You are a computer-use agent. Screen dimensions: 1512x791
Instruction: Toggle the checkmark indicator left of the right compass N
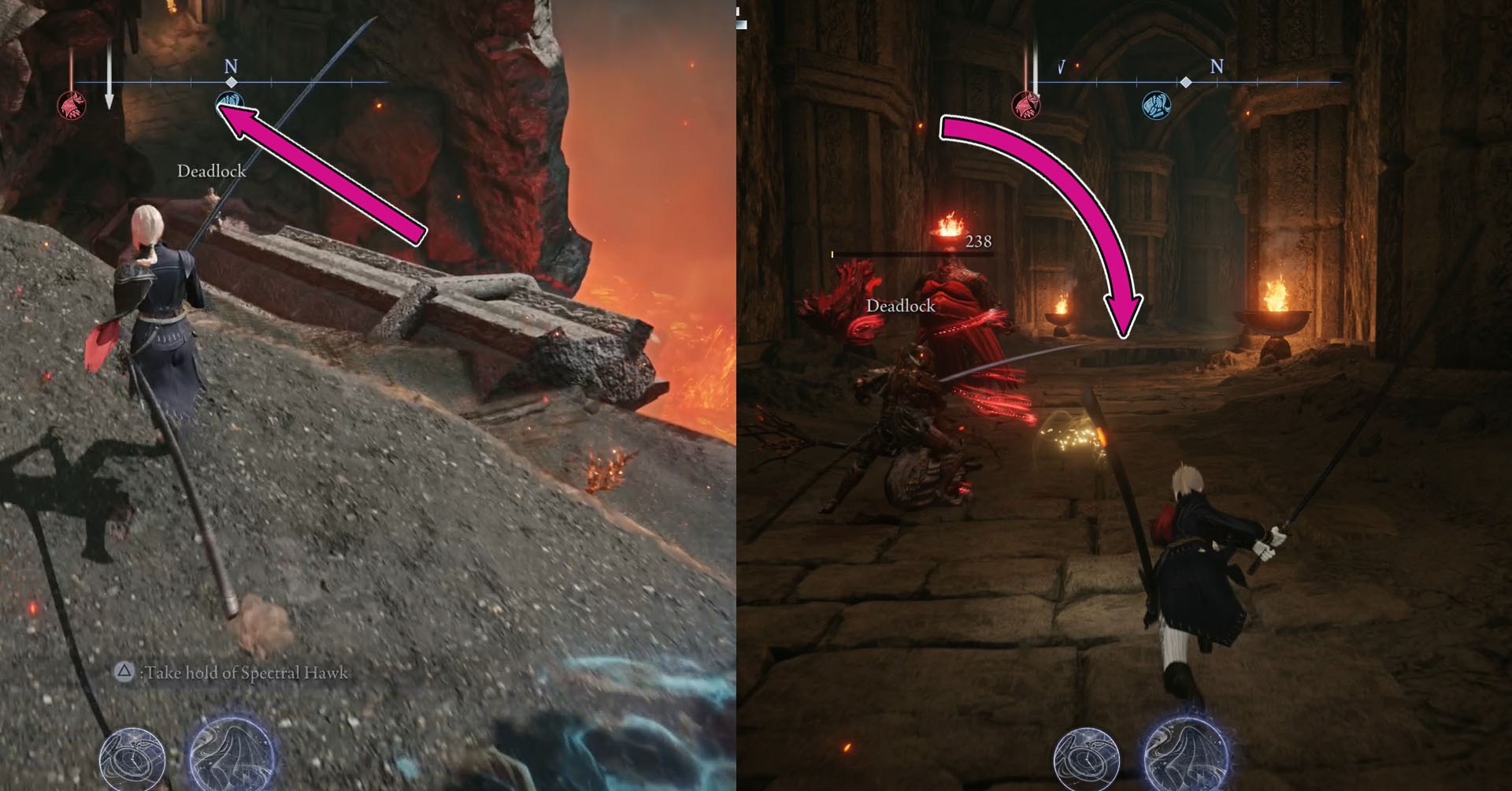tap(1062, 65)
